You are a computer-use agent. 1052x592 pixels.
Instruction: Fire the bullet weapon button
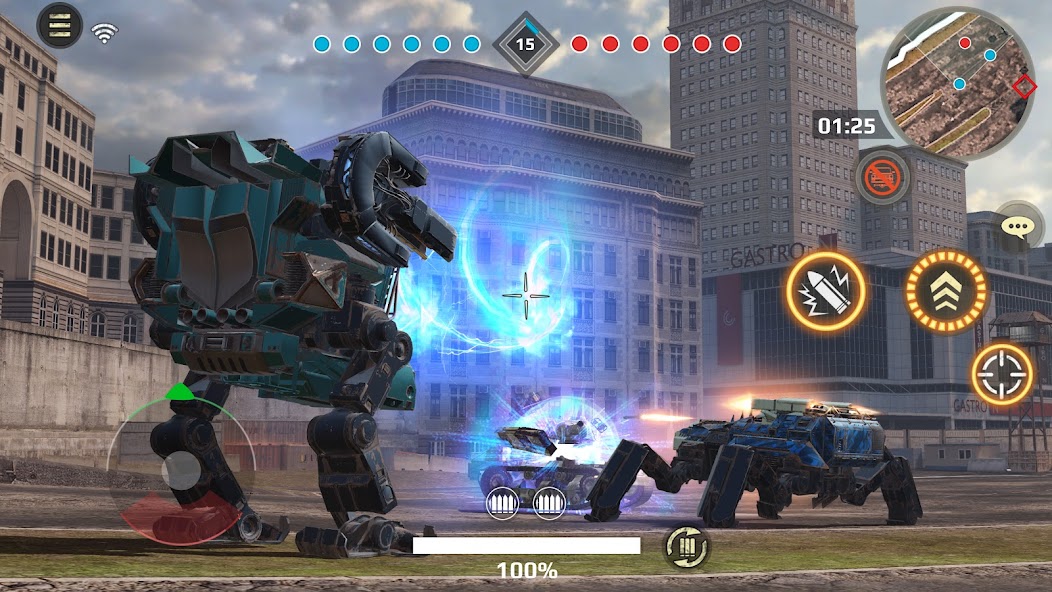point(827,291)
